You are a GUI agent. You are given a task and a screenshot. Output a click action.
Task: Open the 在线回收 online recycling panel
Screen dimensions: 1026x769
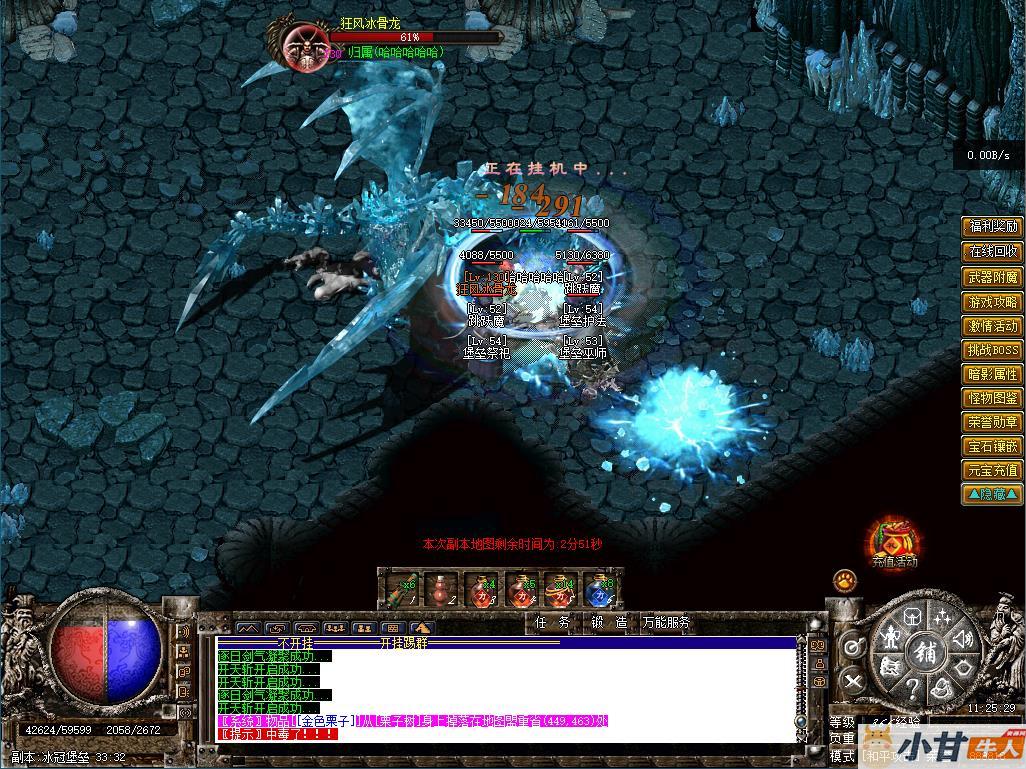click(x=992, y=252)
